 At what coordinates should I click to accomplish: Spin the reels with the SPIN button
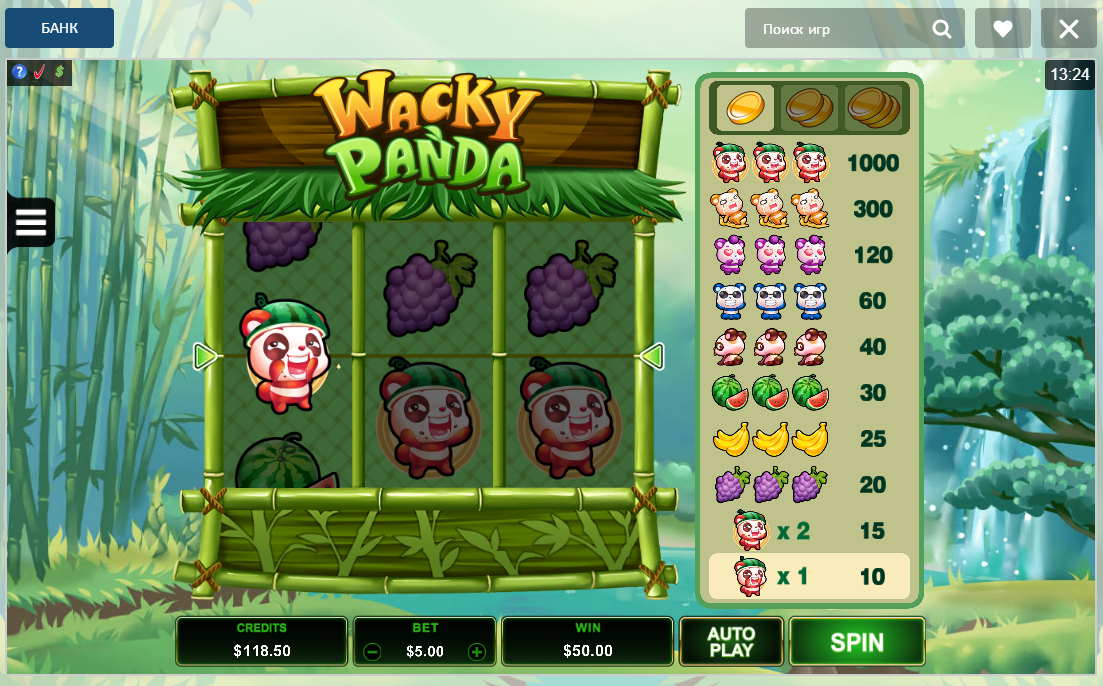pyautogui.click(x=857, y=642)
